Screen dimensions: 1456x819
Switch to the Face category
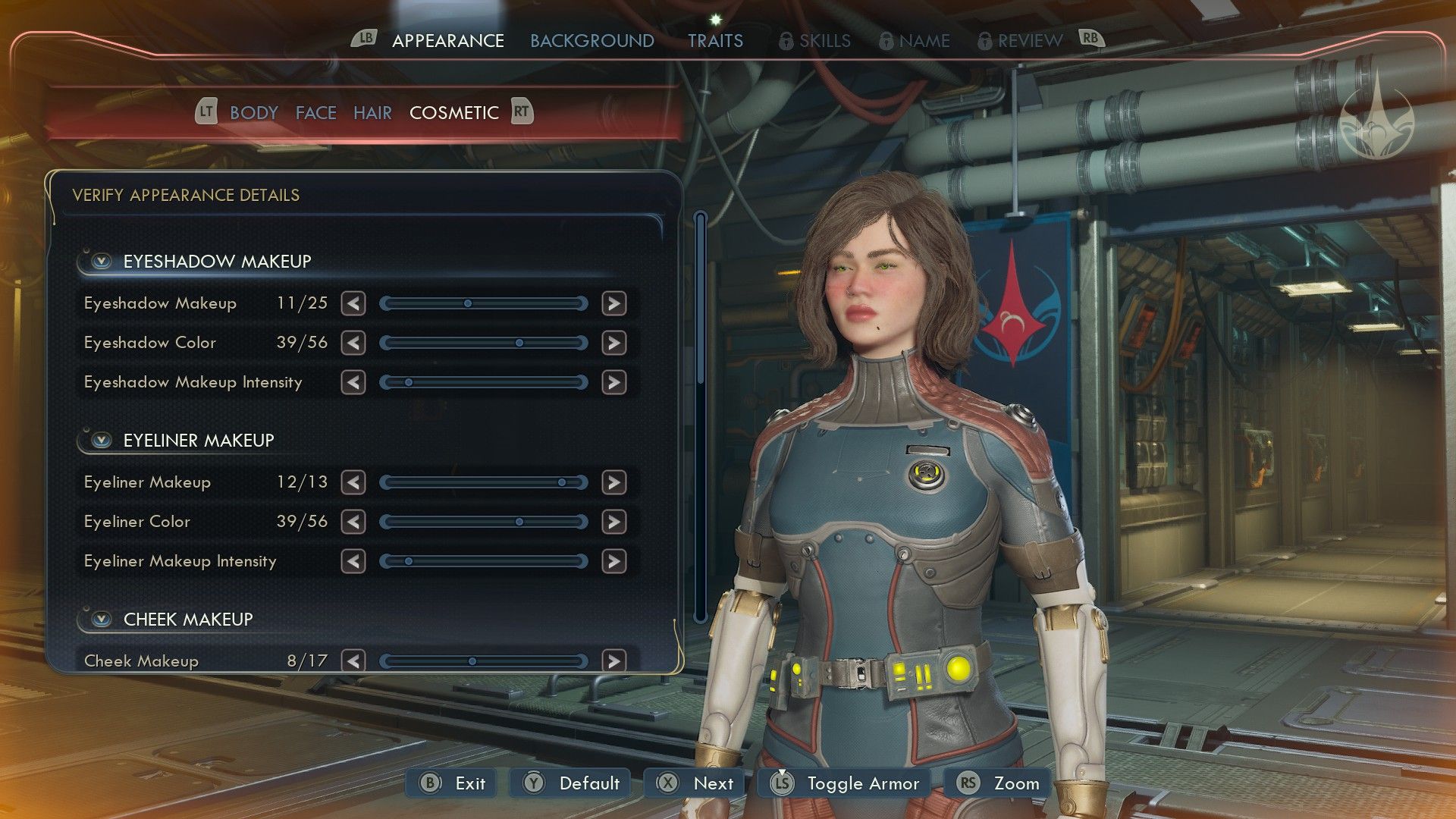315,113
